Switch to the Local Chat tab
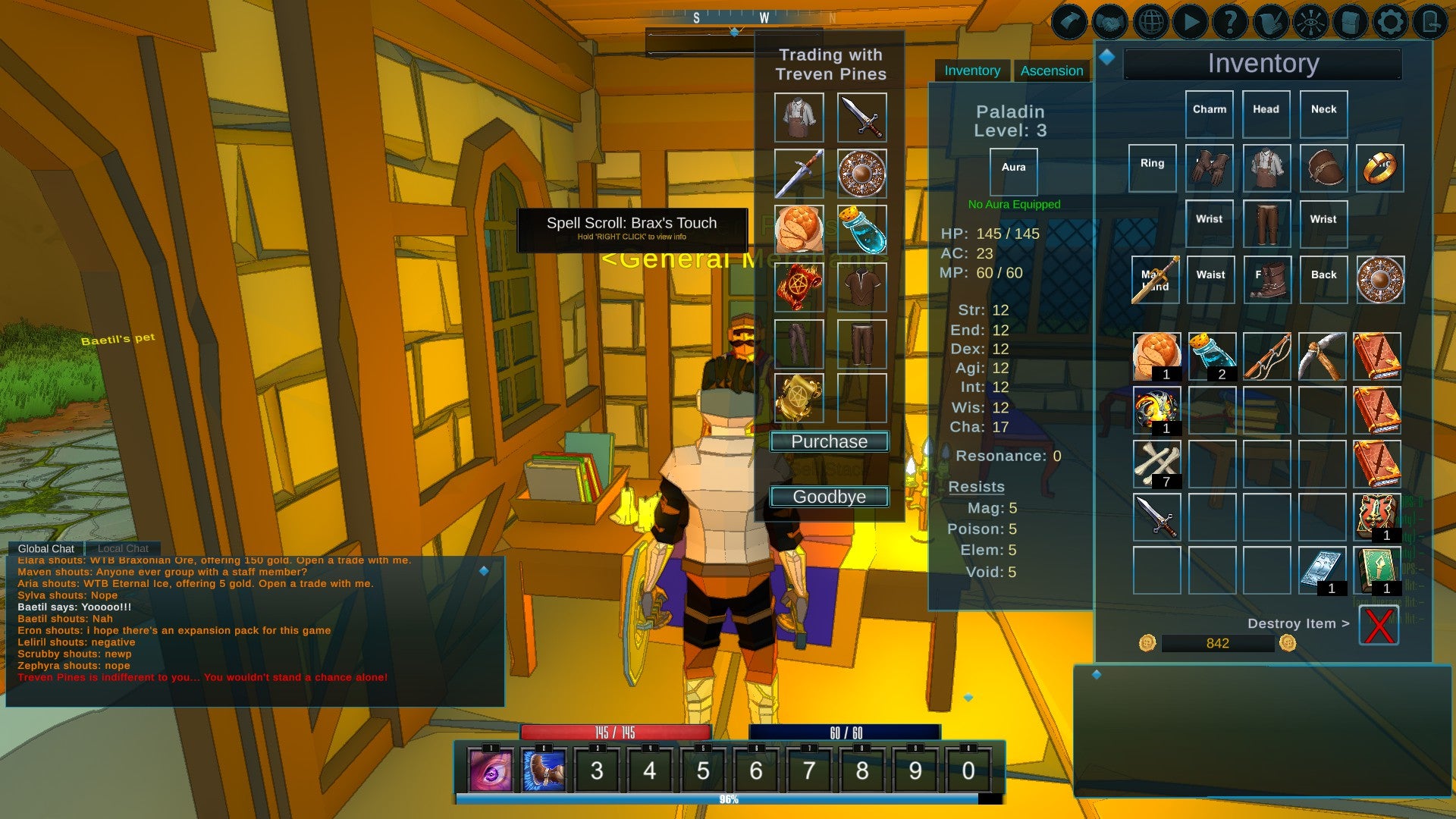The width and height of the screenshot is (1456, 819). tap(122, 548)
